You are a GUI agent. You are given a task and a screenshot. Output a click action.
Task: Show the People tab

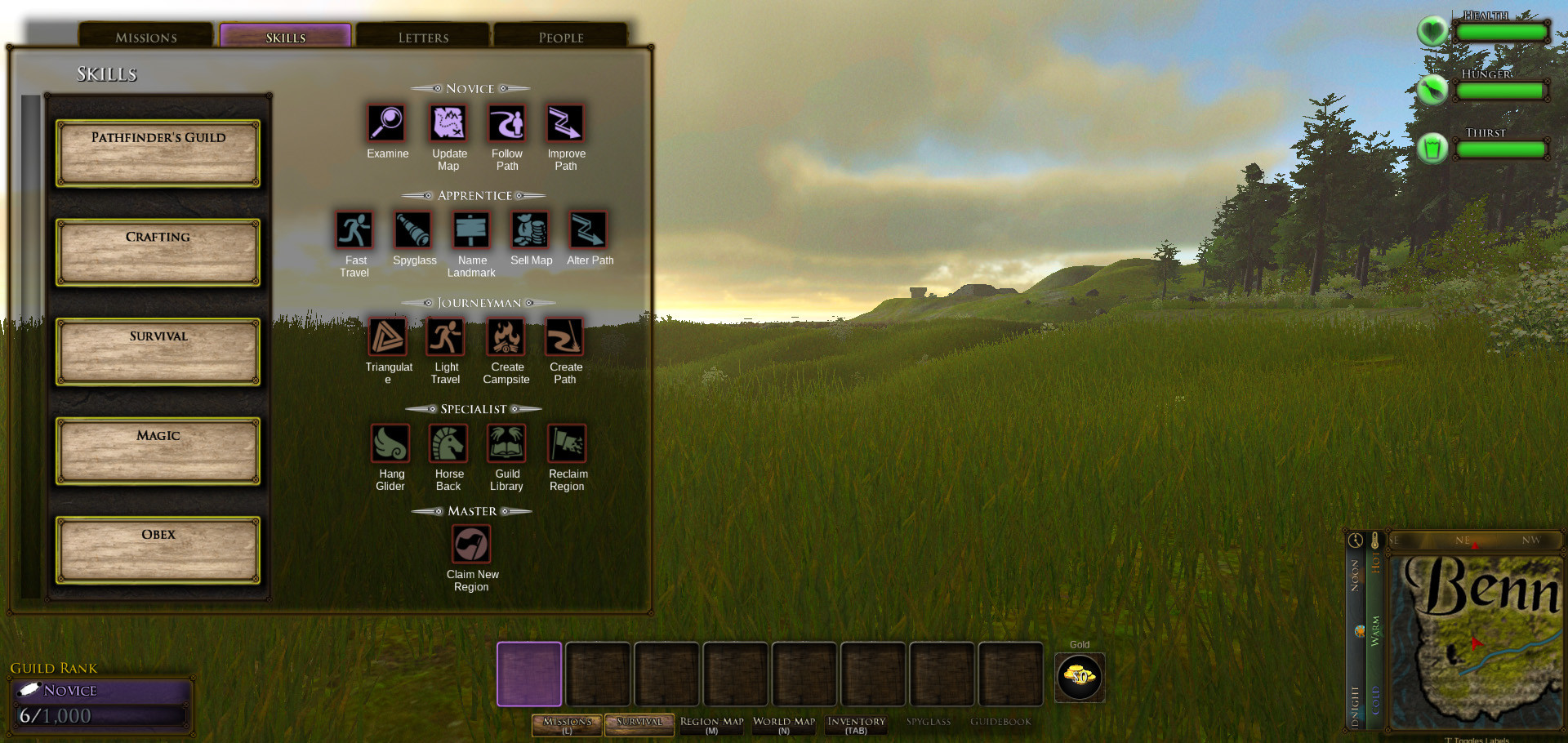pos(560,37)
